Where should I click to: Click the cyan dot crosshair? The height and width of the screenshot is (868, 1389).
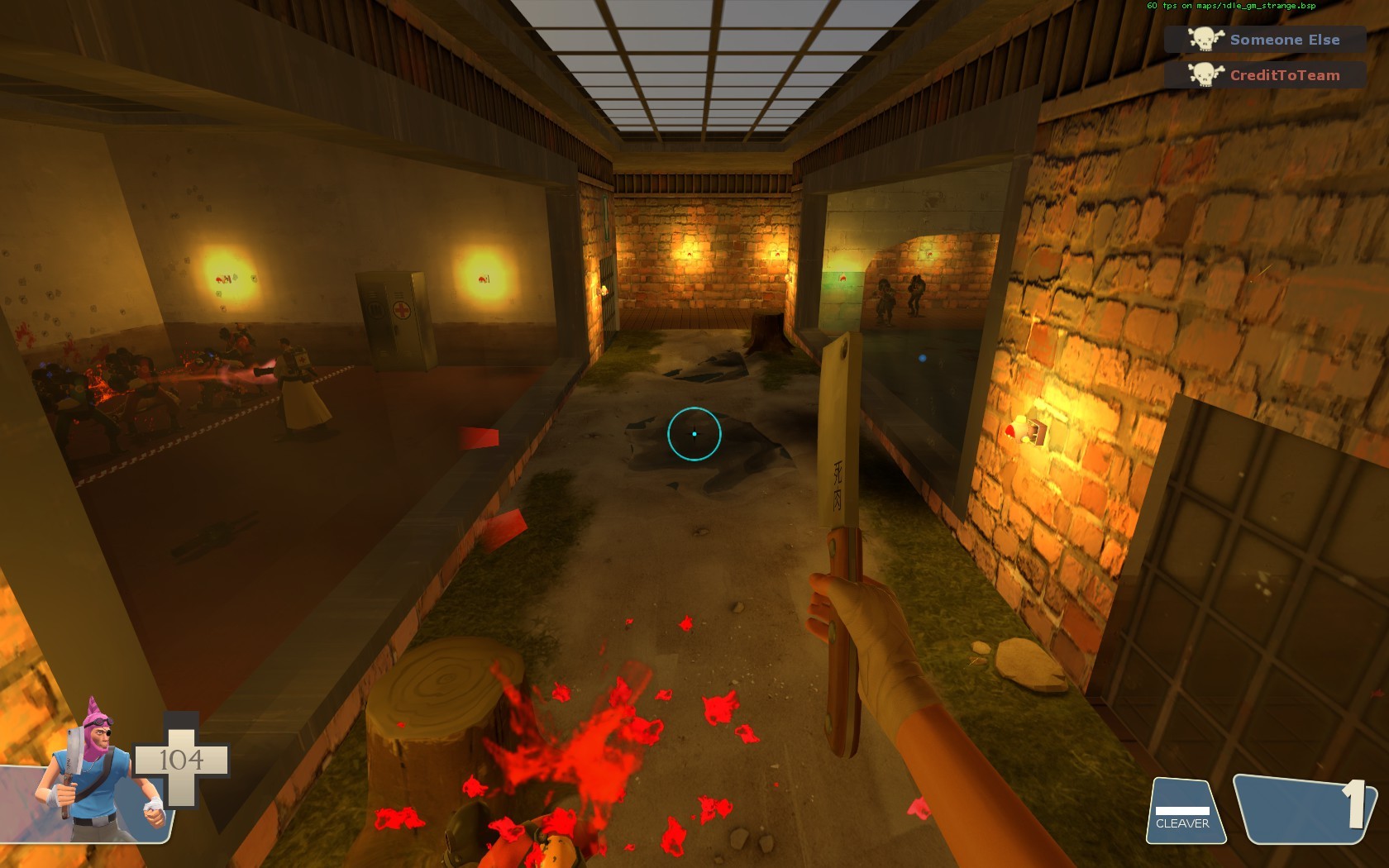[694, 434]
